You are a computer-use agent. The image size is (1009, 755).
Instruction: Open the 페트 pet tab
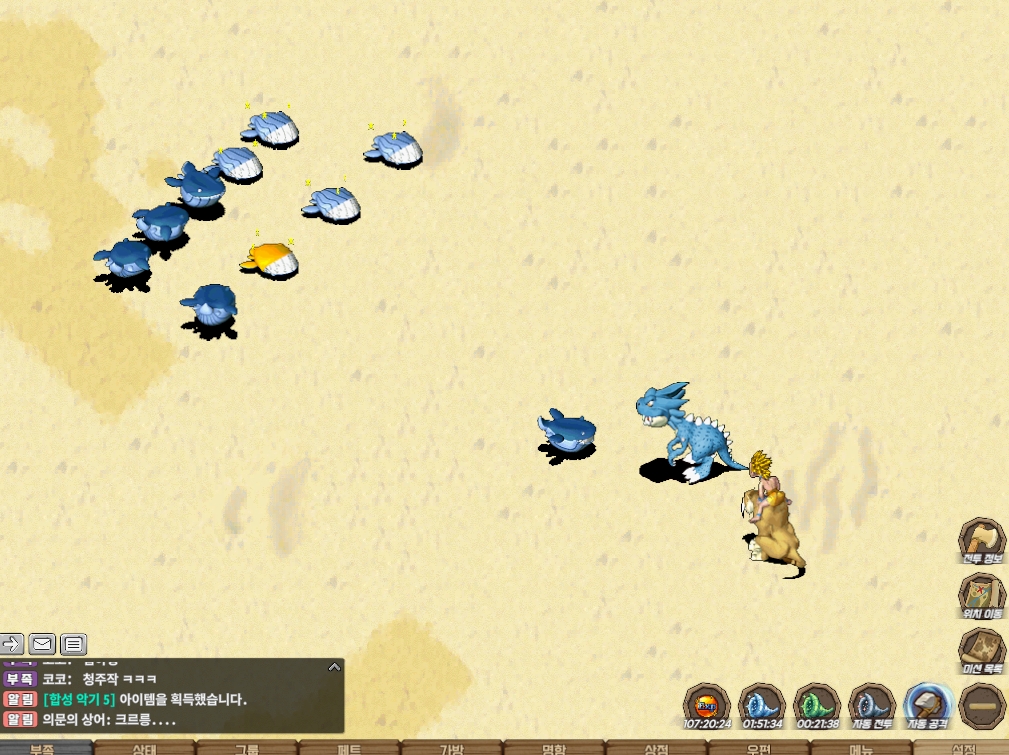pos(349,748)
